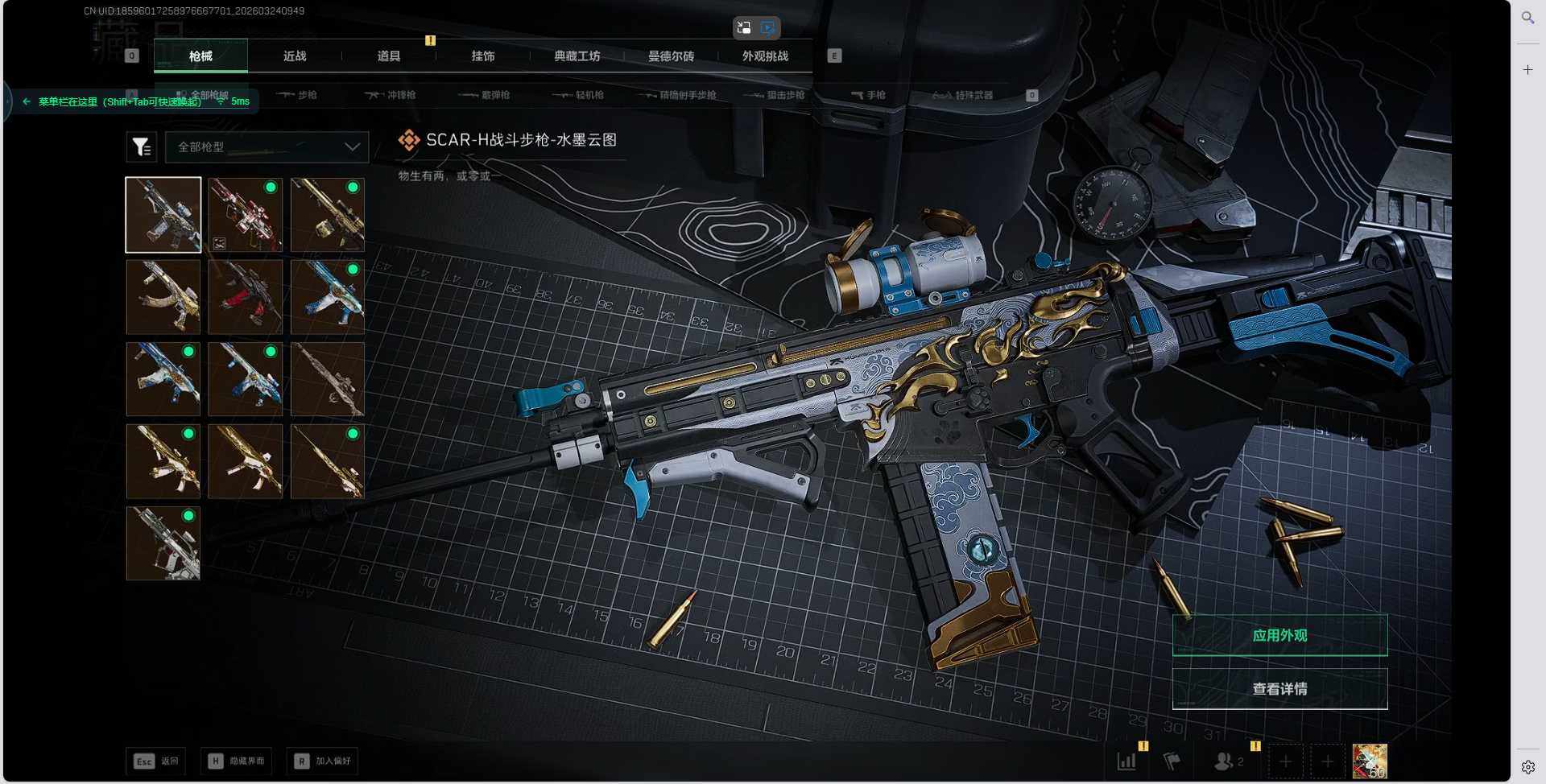The height and width of the screenshot is (784, 1546).
Task: Apply the skin with 应用外观 button
Action: coord(1279,636)
